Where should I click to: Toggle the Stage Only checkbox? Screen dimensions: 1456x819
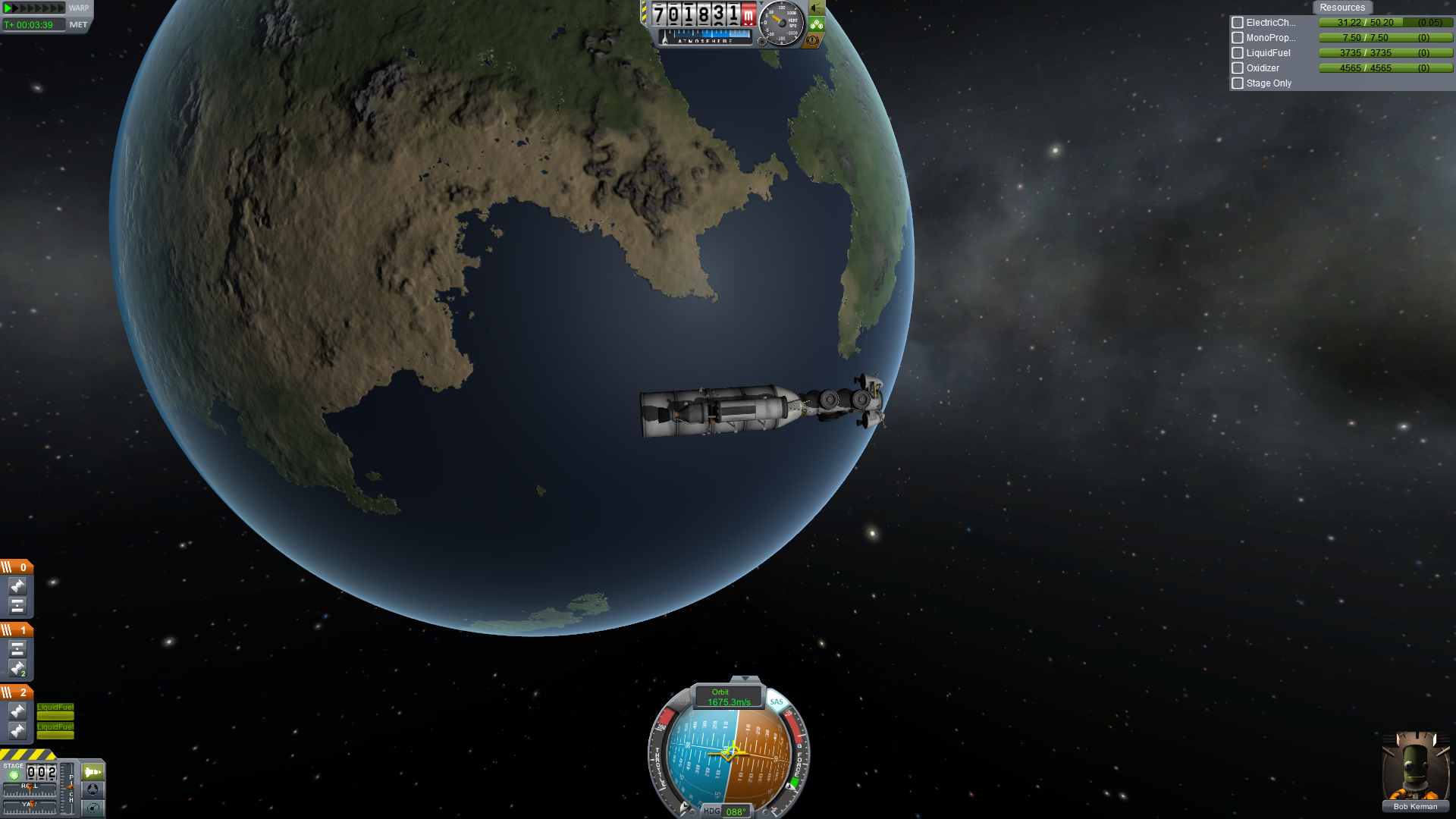click(1238, 83)
